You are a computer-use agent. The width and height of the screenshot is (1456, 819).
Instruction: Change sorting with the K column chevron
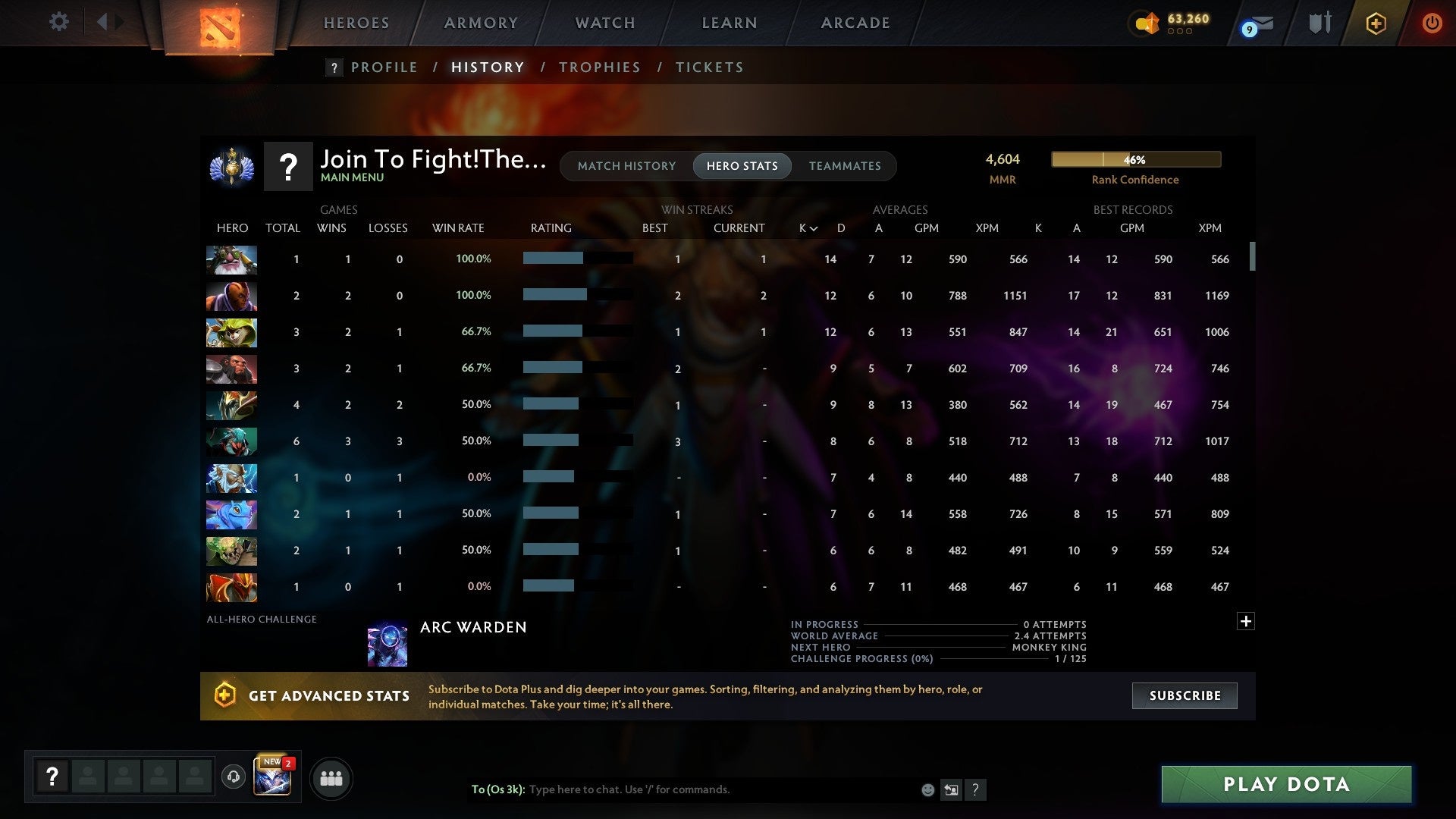click(814, 227)
